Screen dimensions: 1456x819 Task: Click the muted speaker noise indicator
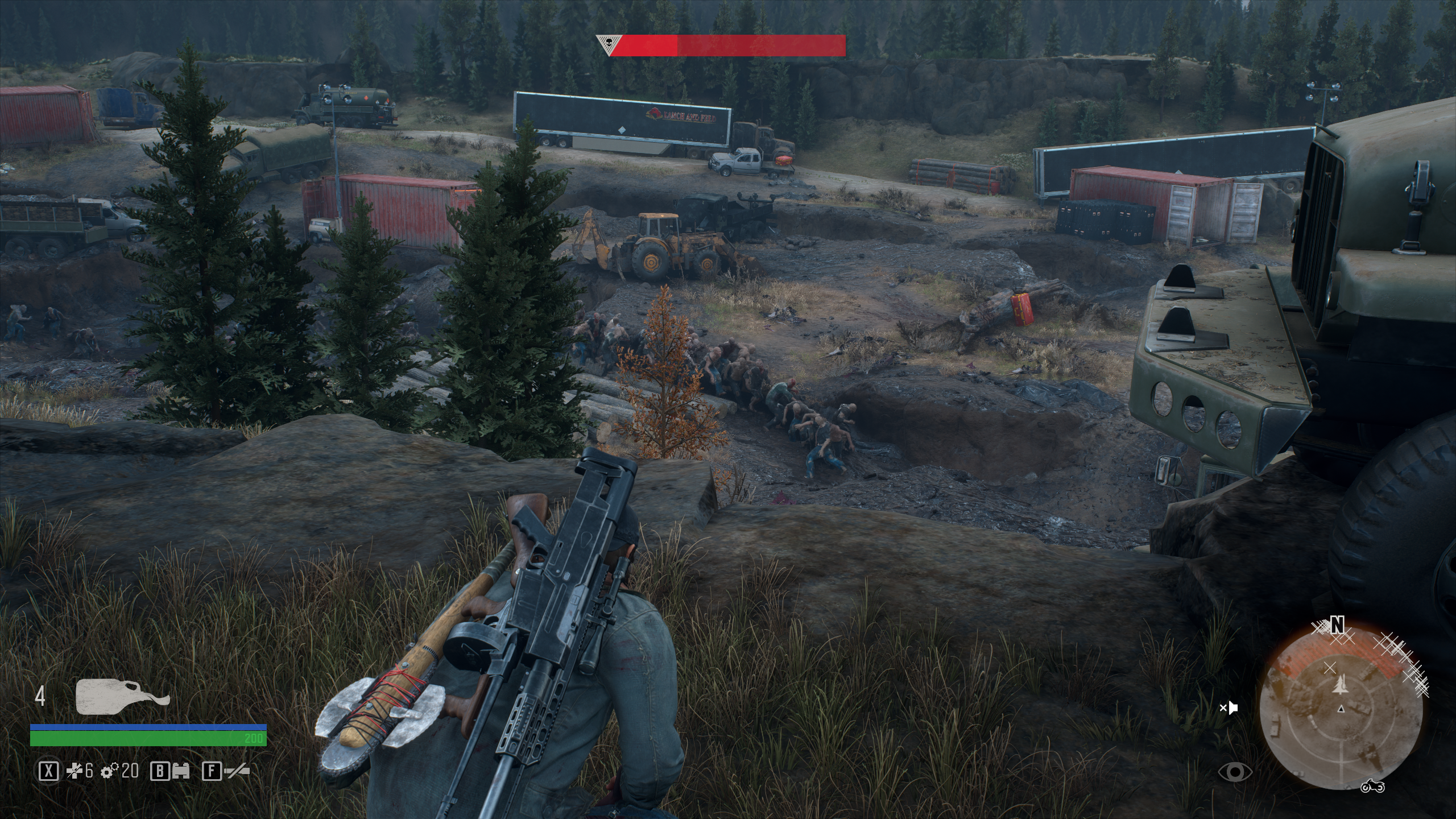point(1228,708)
